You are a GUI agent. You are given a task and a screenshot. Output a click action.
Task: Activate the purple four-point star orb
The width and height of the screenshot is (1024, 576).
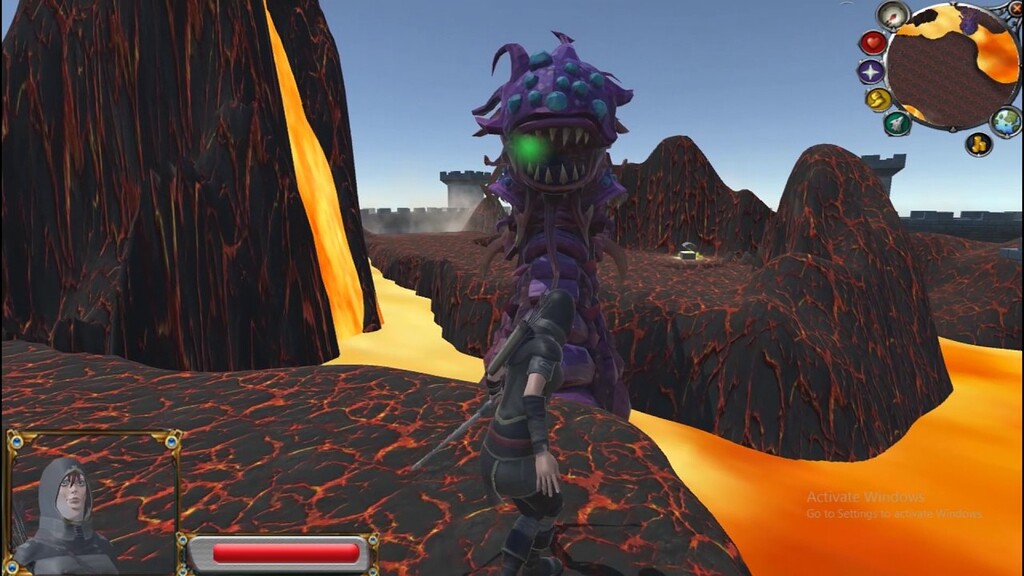pyautogui.click(x=870, y=72)
